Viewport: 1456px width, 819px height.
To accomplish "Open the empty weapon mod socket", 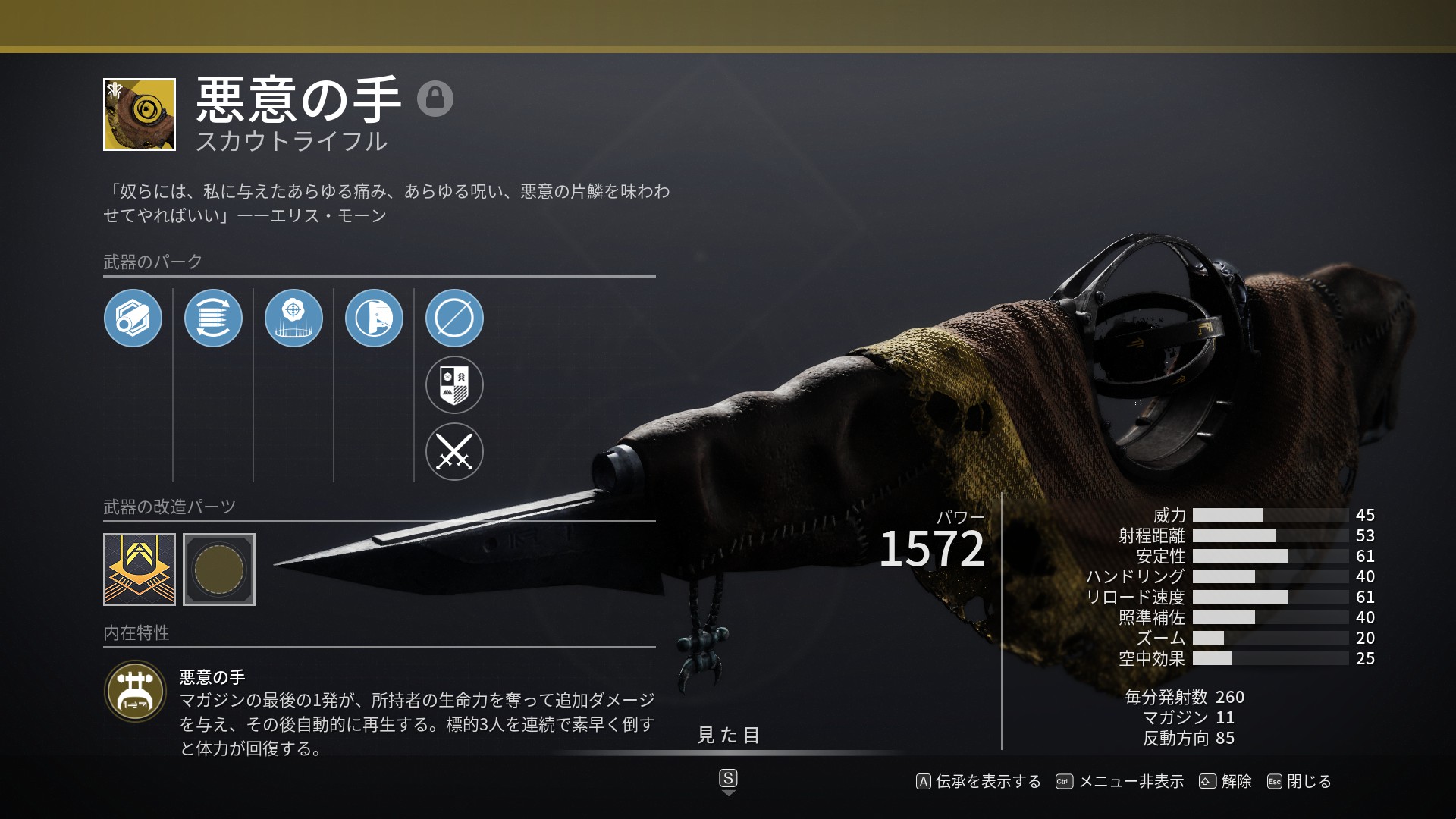I will (x=219, y=570).
